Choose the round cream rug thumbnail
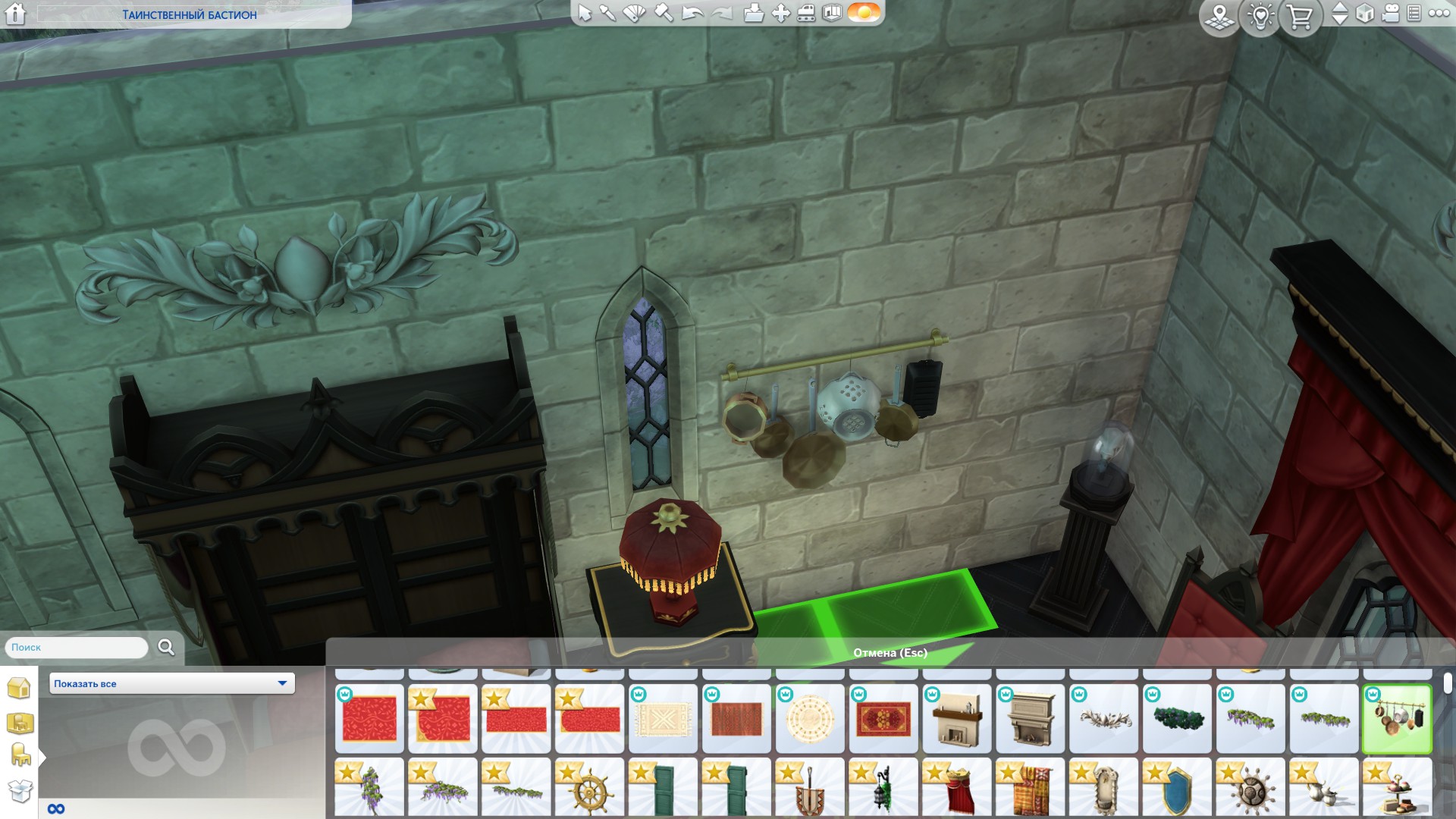1456x819 pixels. [x=810, y=718]
